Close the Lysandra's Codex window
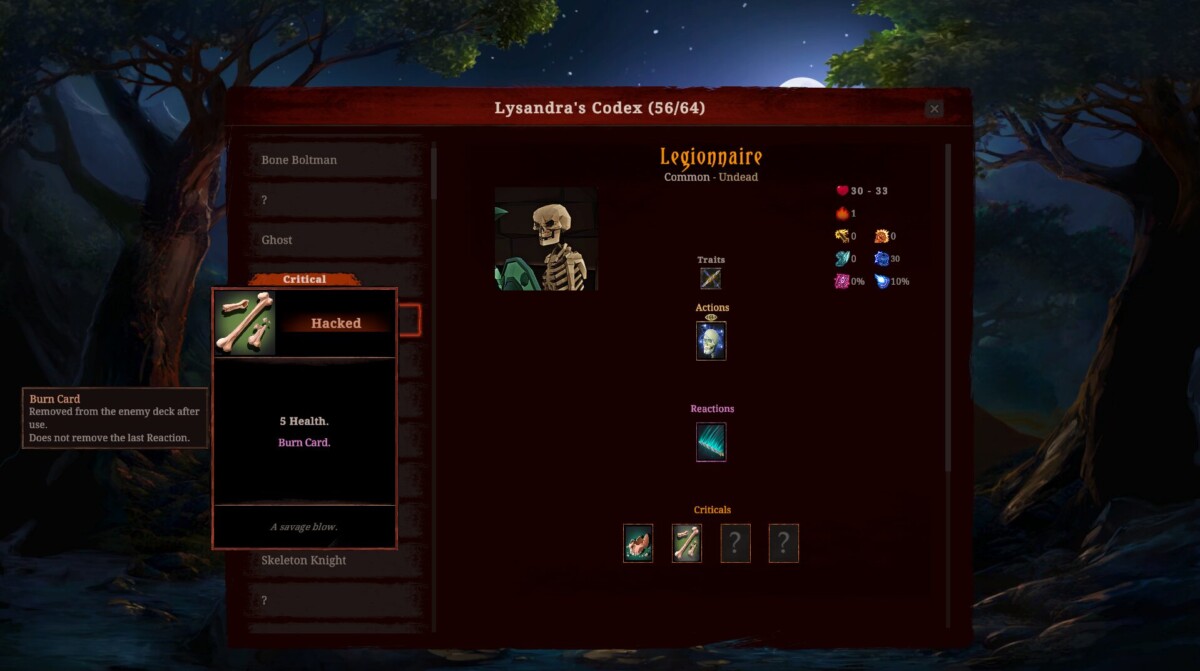The width and height of the screenshot is (1200, 671). pyautogui.click(x=934, y=109)
